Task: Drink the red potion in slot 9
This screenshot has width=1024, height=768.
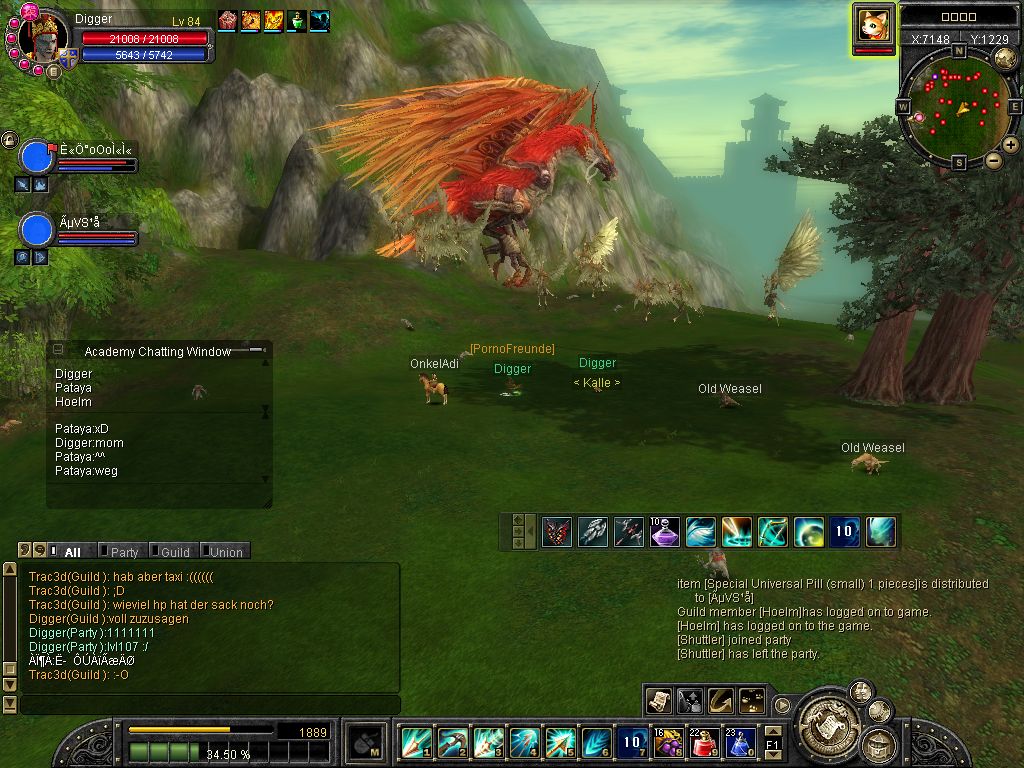Action: [x=704, y=743]
